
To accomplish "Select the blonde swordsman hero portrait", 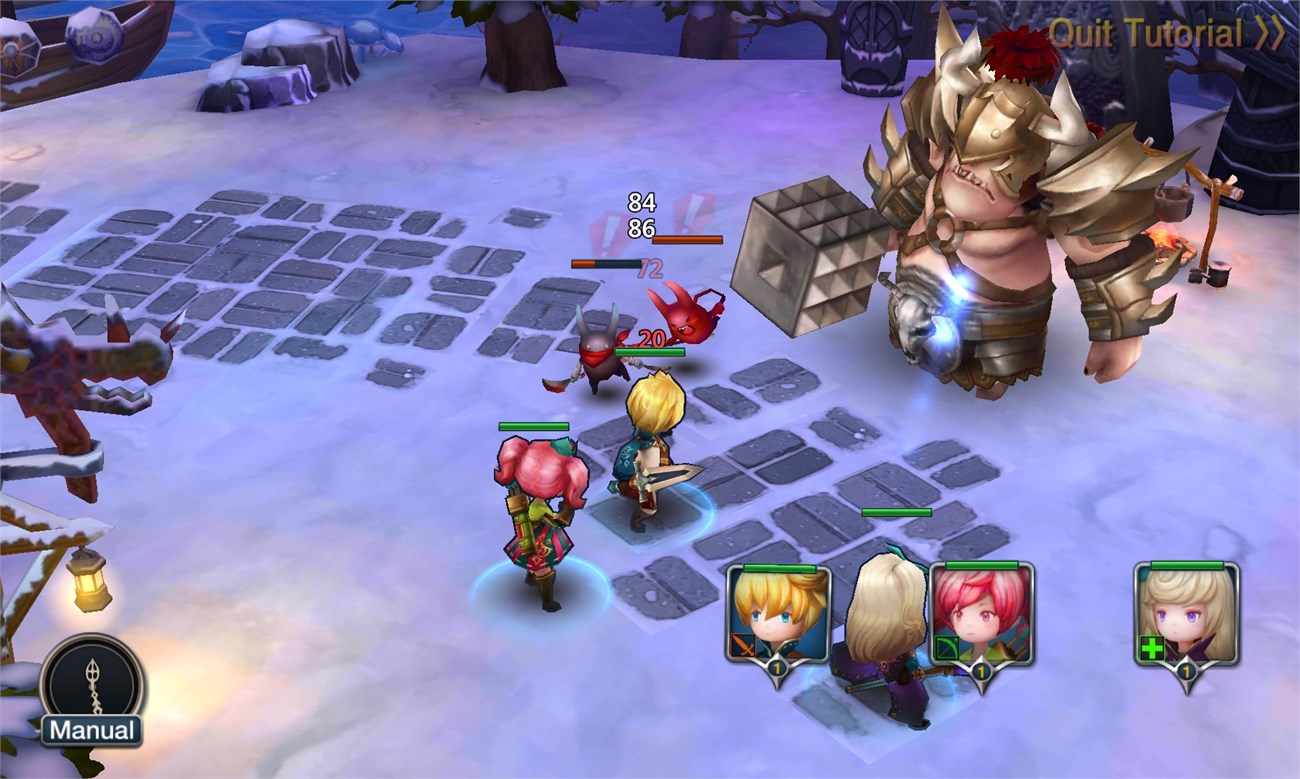I will click(x=777, y=615).
